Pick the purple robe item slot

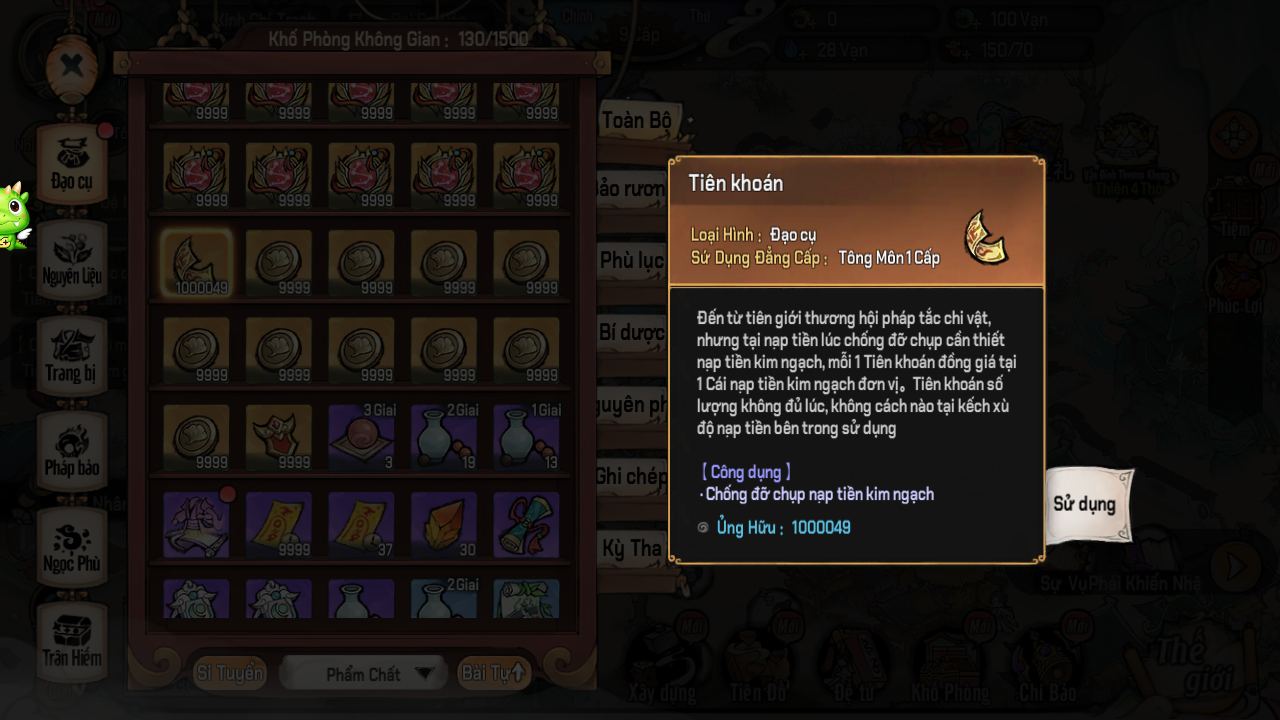coord(196,524)
